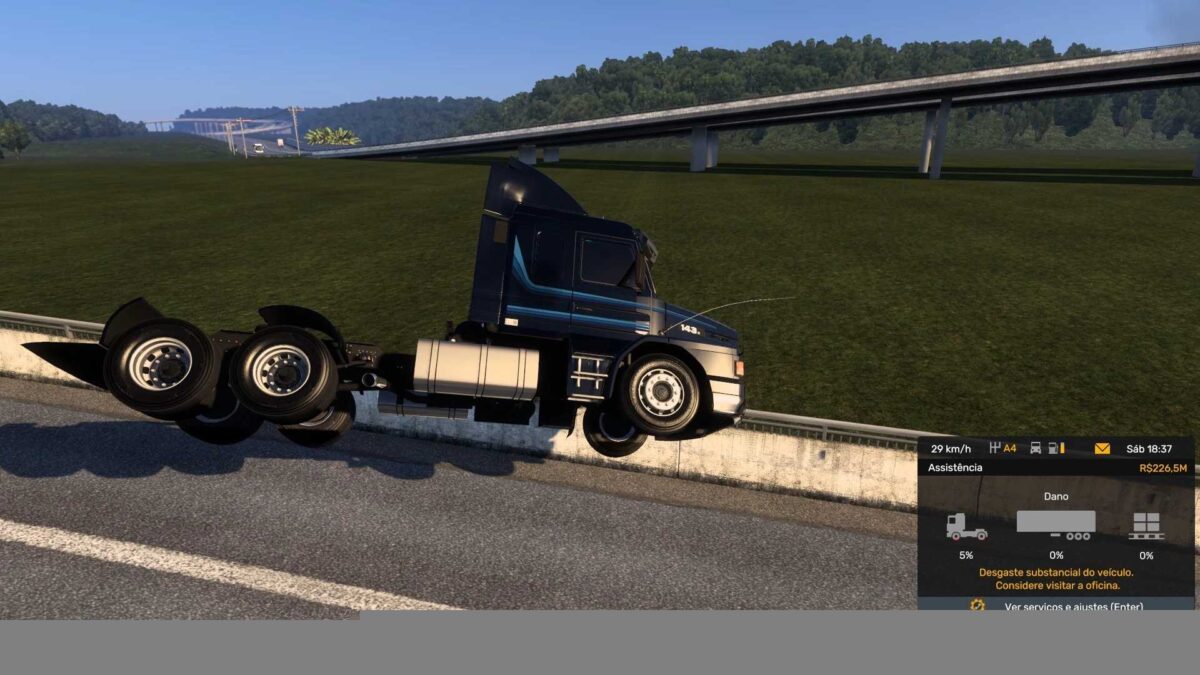Click "Ver serviços e ajustes" button
This screenshot has height=675, width=1200.
pos(1073,606)
